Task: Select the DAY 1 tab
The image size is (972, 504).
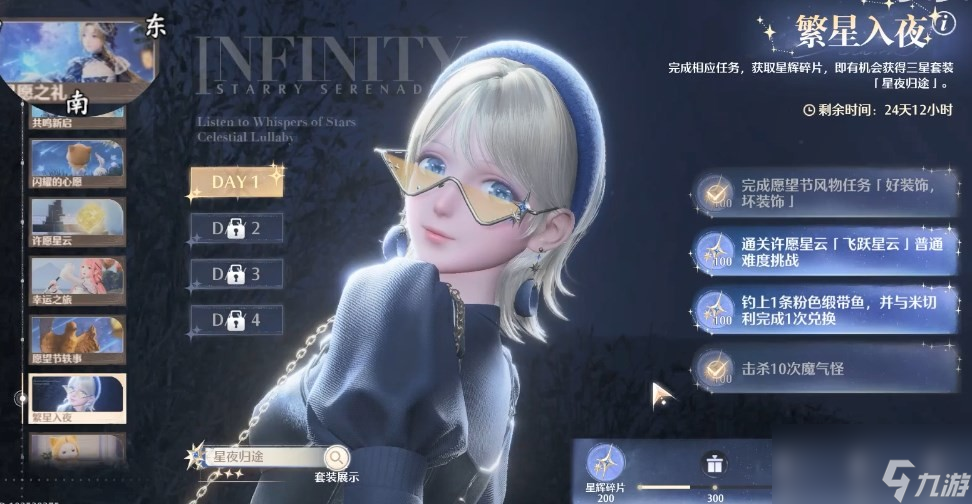Action: click(x=236, y=181)
